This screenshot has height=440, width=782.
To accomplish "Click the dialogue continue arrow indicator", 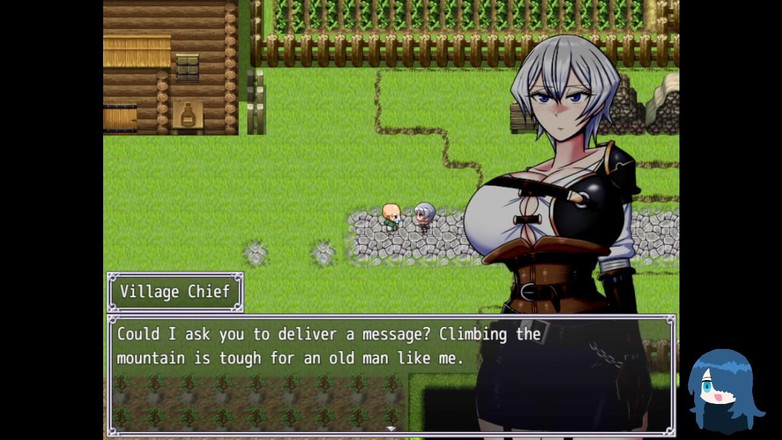I will 391,429.
